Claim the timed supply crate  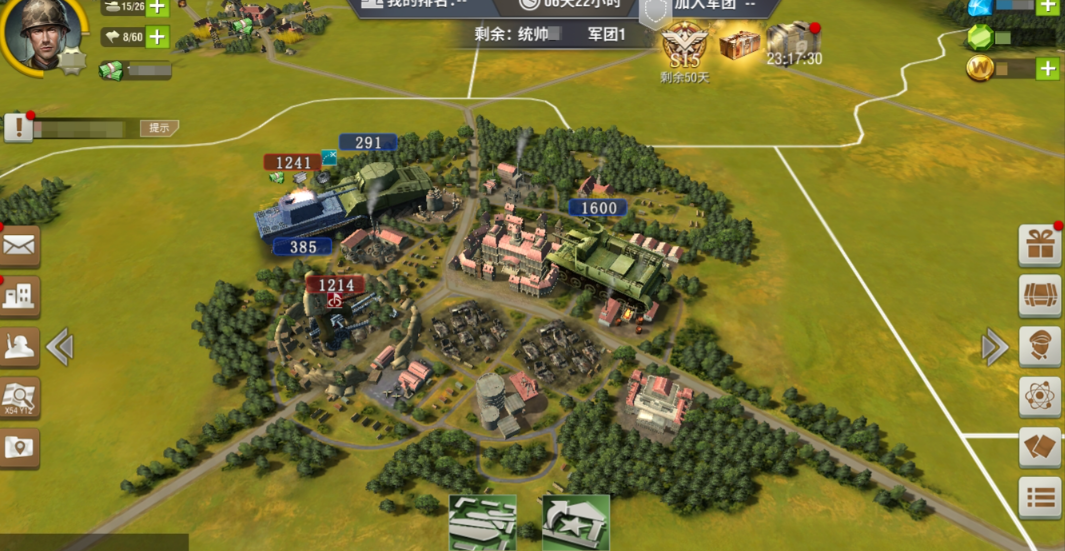tap(794, 40)
